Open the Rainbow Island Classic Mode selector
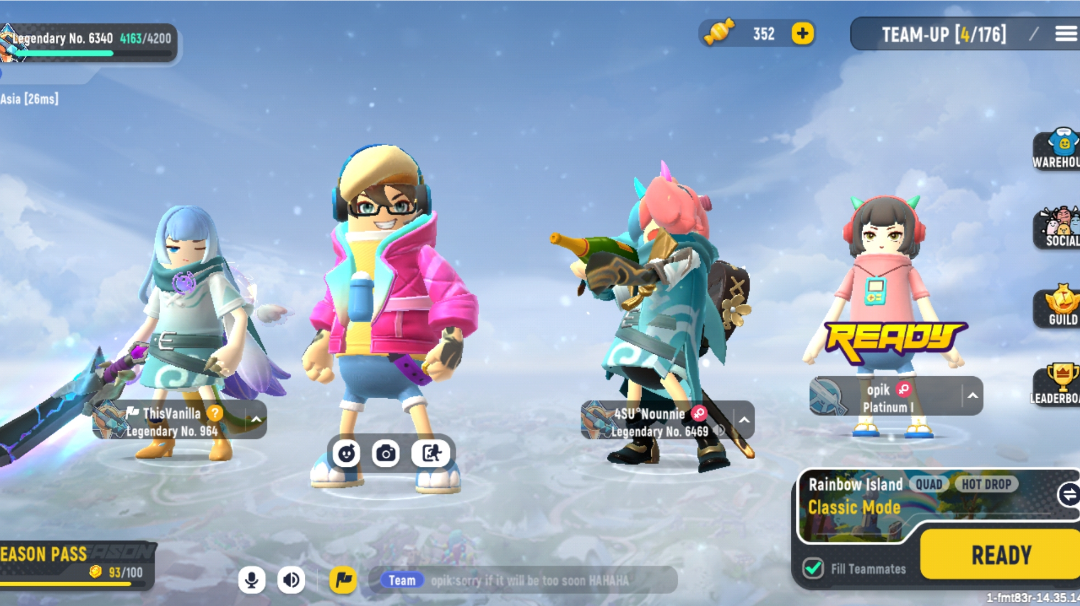This screenshot has height=606, width=1080. point(920,496)
